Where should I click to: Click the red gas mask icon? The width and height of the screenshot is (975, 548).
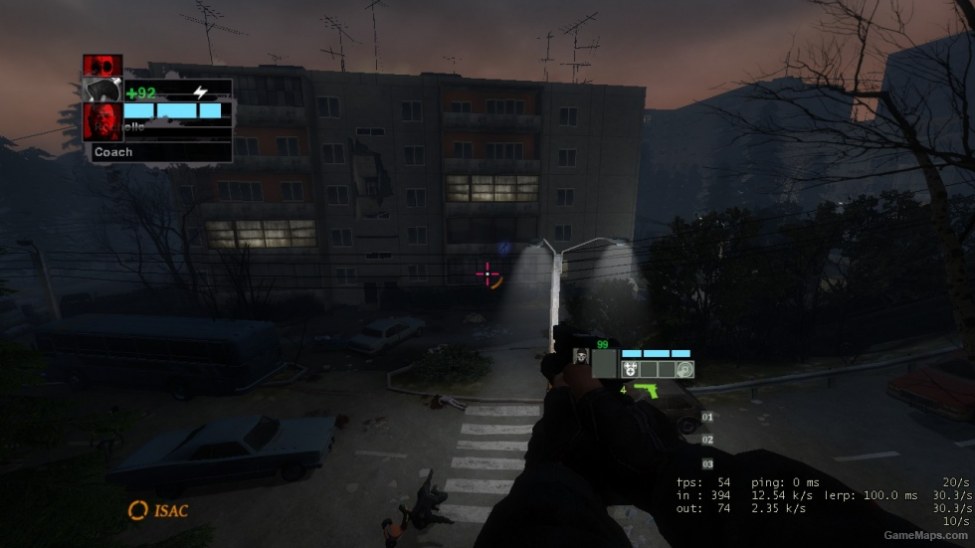point(102,64)
